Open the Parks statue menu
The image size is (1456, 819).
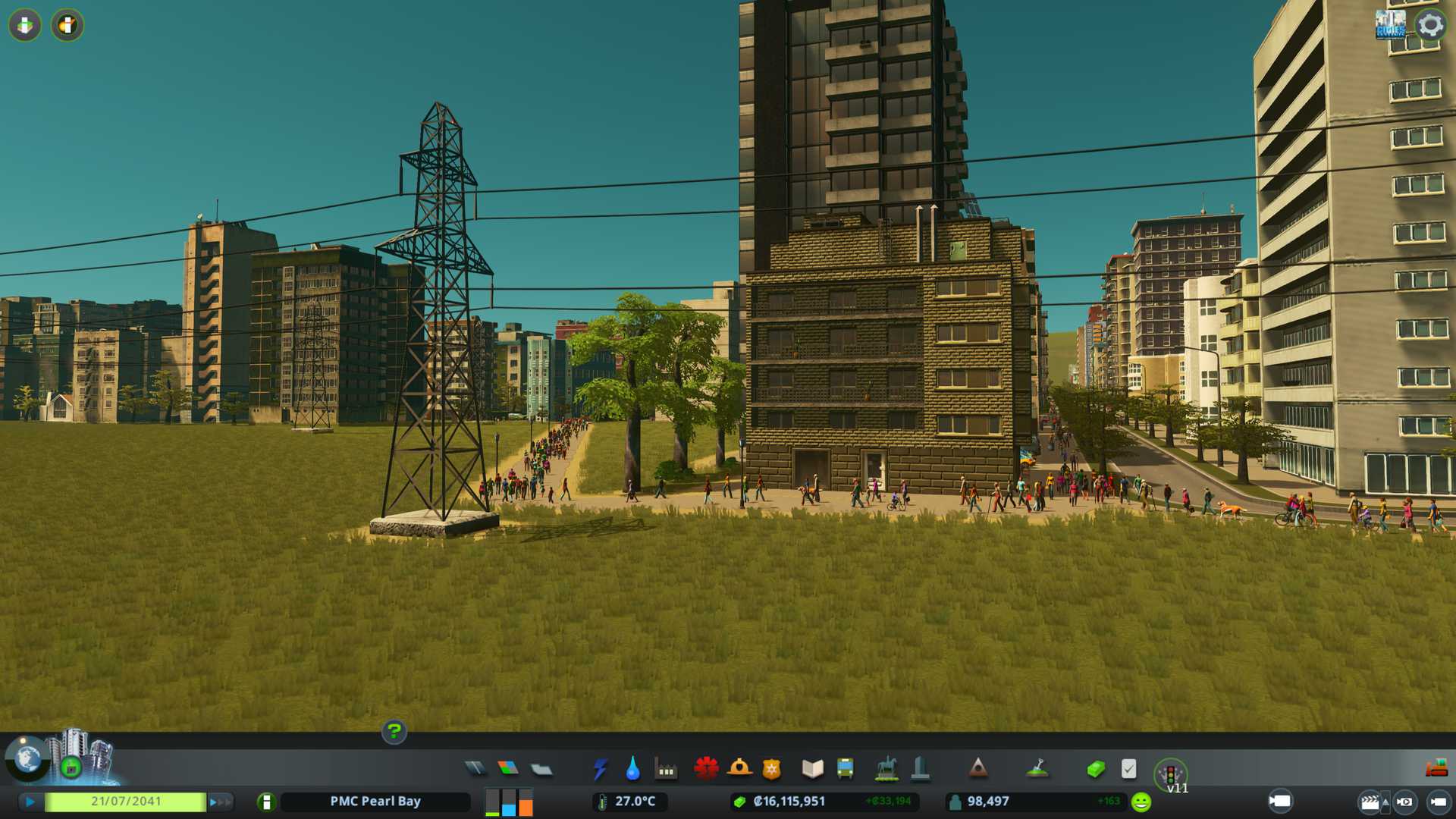(886, 769)
